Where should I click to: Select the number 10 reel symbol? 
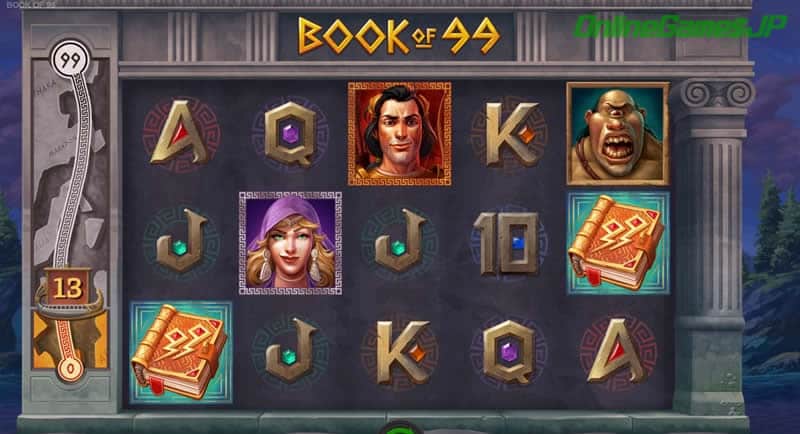[509, 243]
